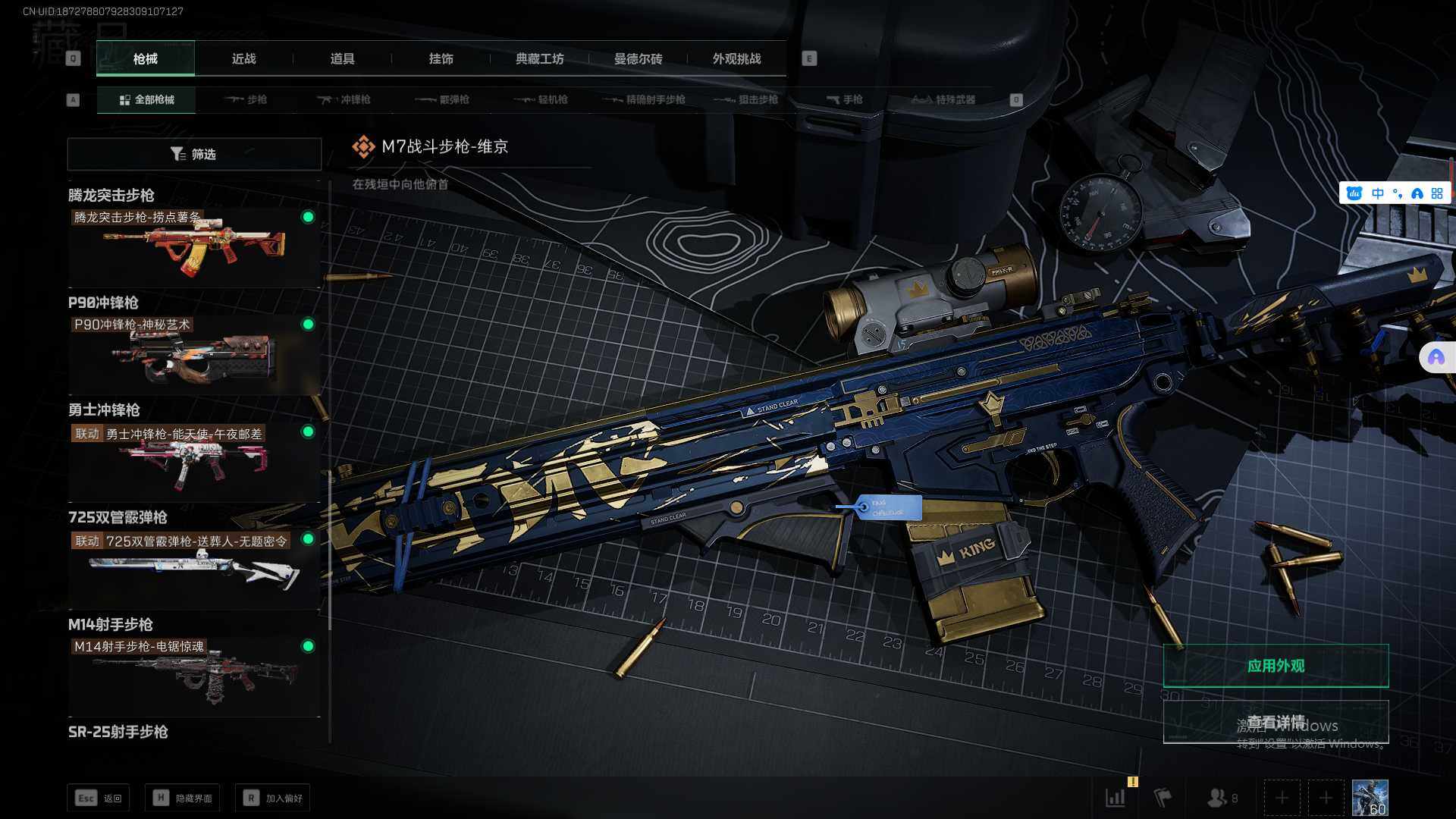The height and width of the screenshot is (819, 1456).
Task: Select the 725双管霰弹枪 skin entry
Action: click(194, 570)
